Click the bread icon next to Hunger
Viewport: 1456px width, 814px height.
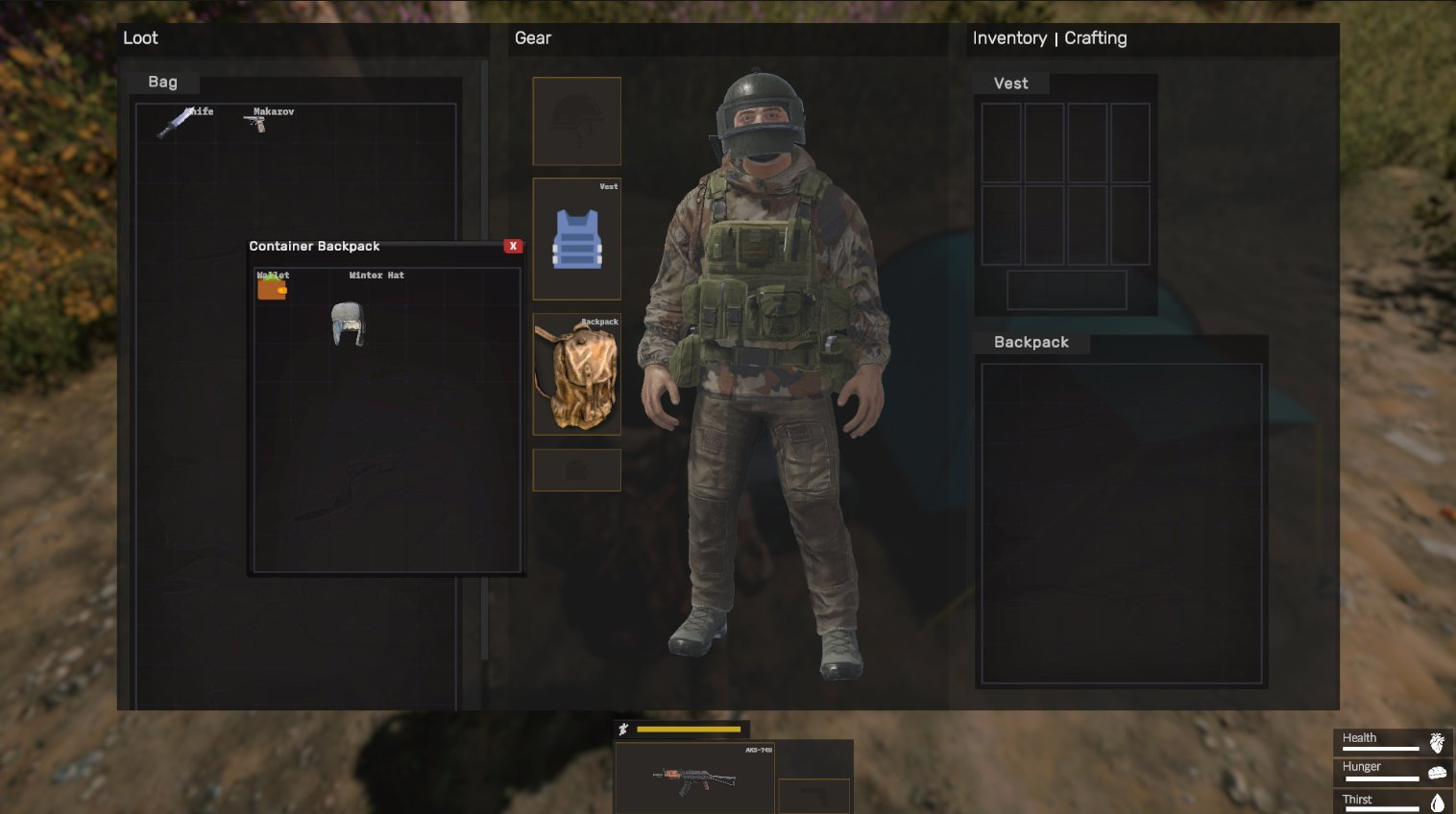(x=1437, y=772)
